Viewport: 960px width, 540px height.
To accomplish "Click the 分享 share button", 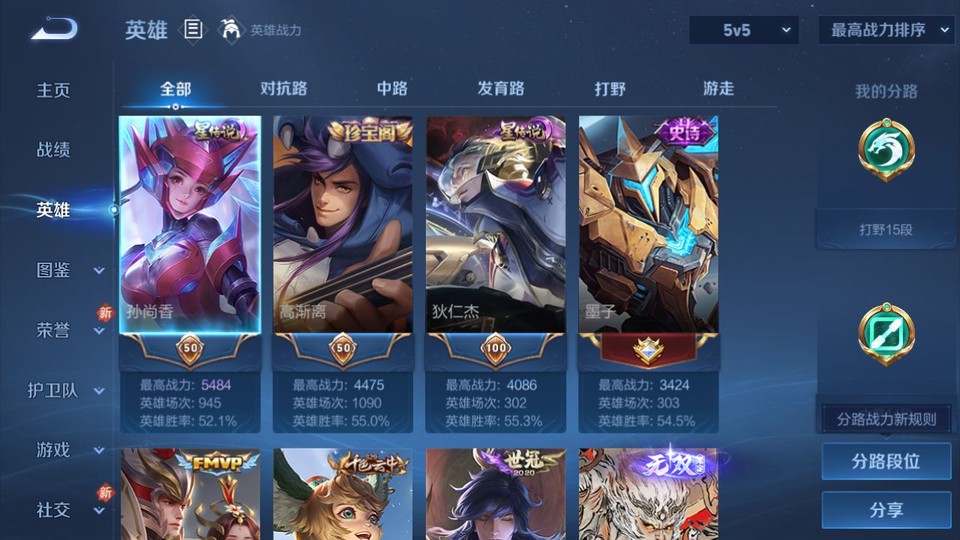I will [x=886, y=510].
